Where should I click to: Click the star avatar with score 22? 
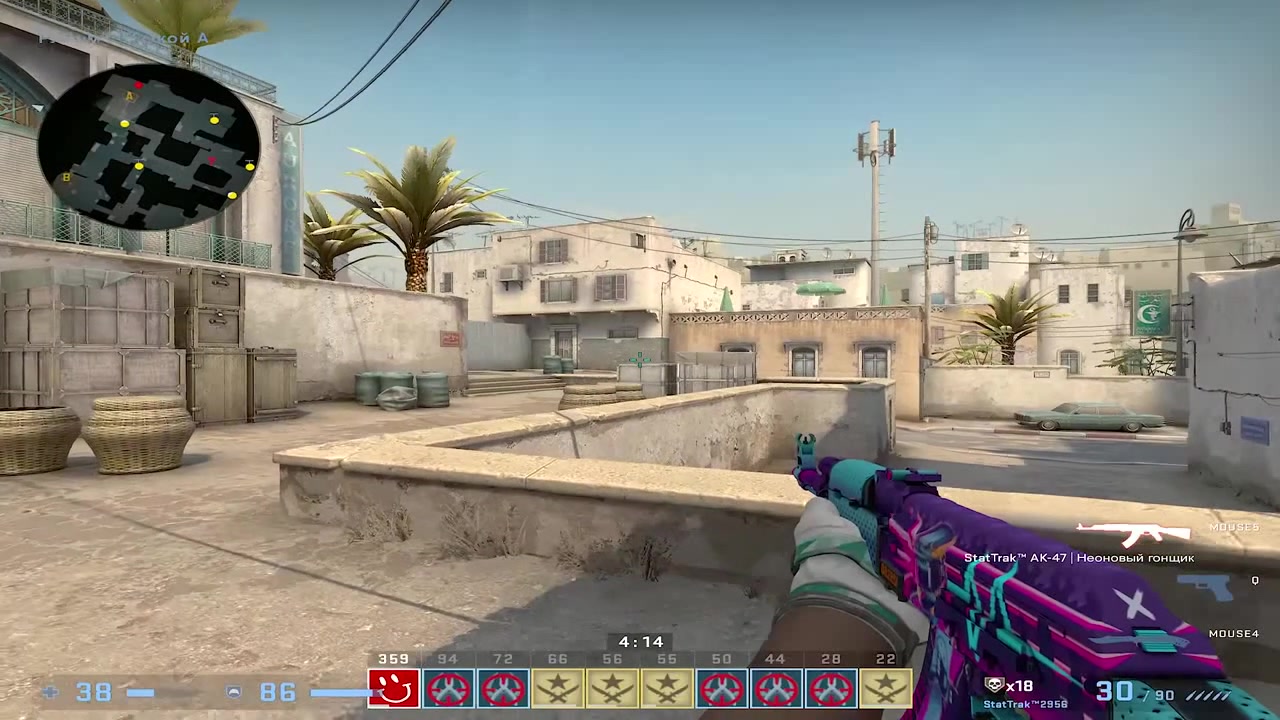click(886, 688)
